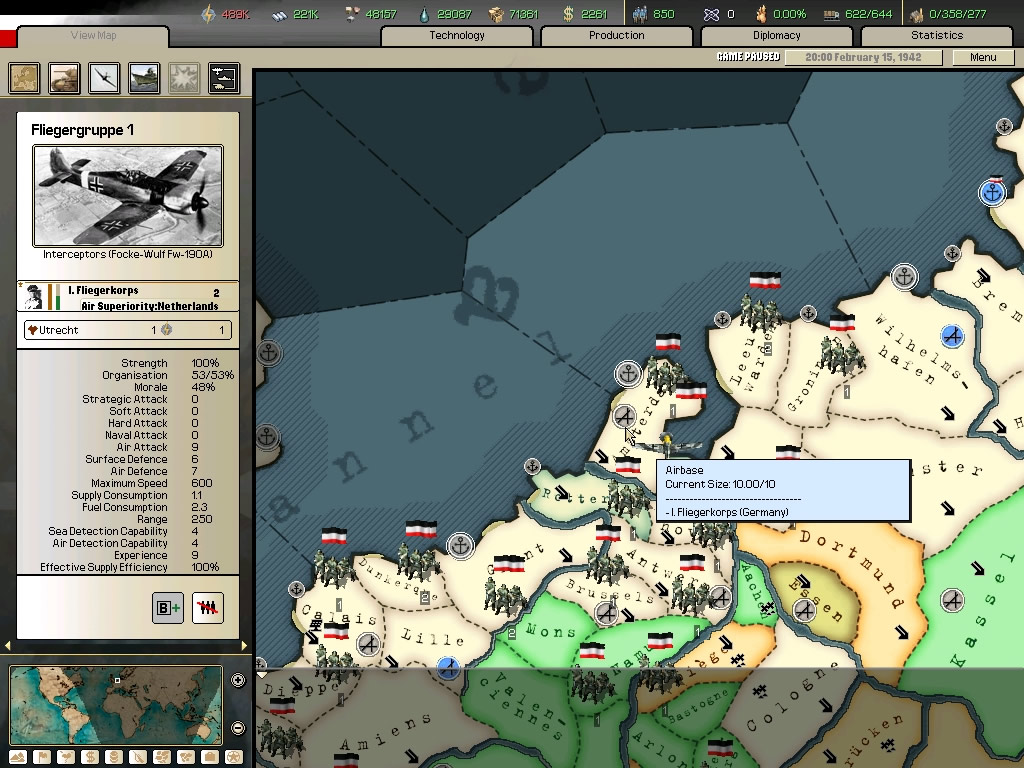Click on the world minimap

[115, 705]
